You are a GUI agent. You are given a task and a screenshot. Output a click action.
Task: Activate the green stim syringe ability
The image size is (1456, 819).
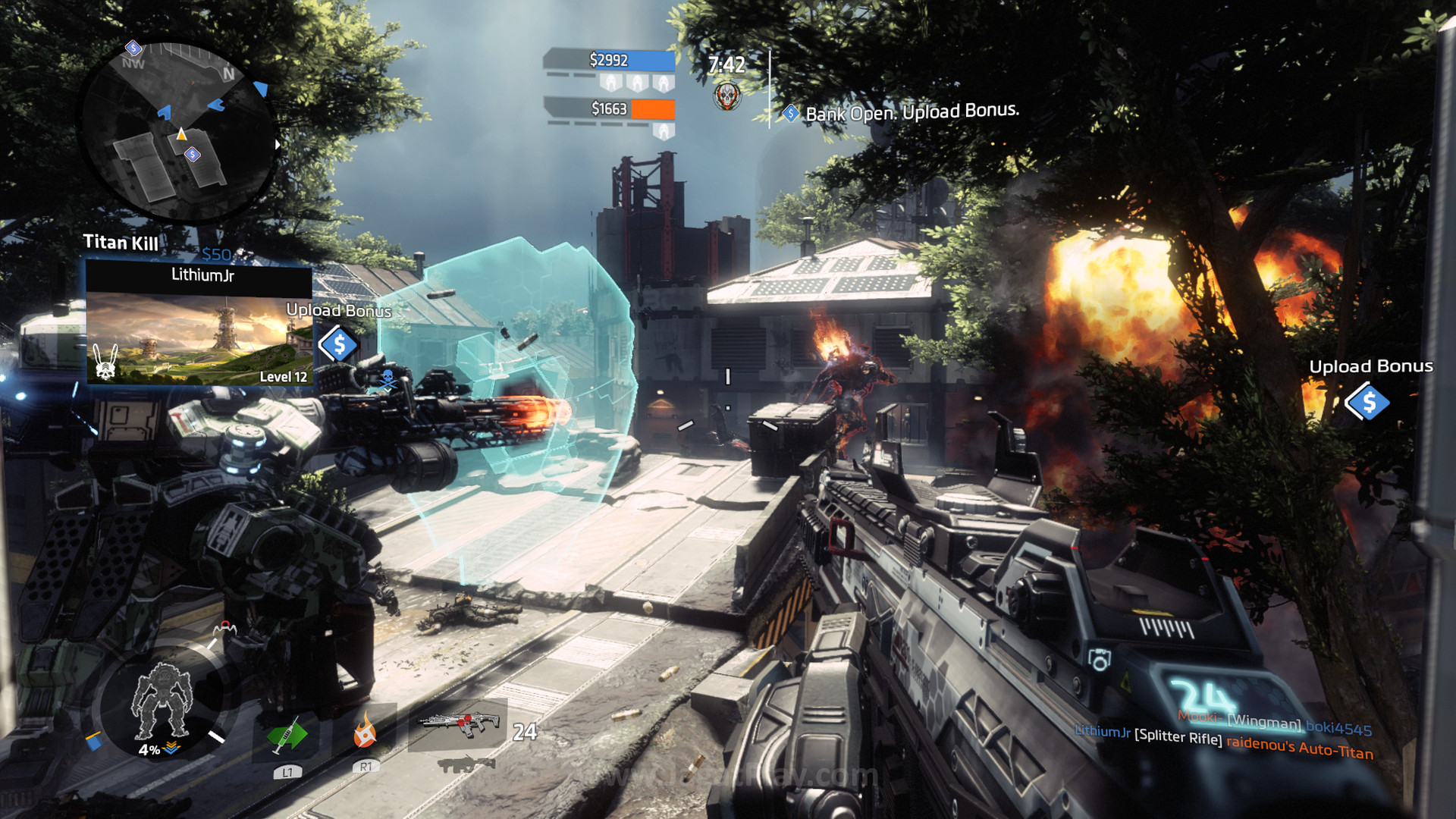coord(287,736)
